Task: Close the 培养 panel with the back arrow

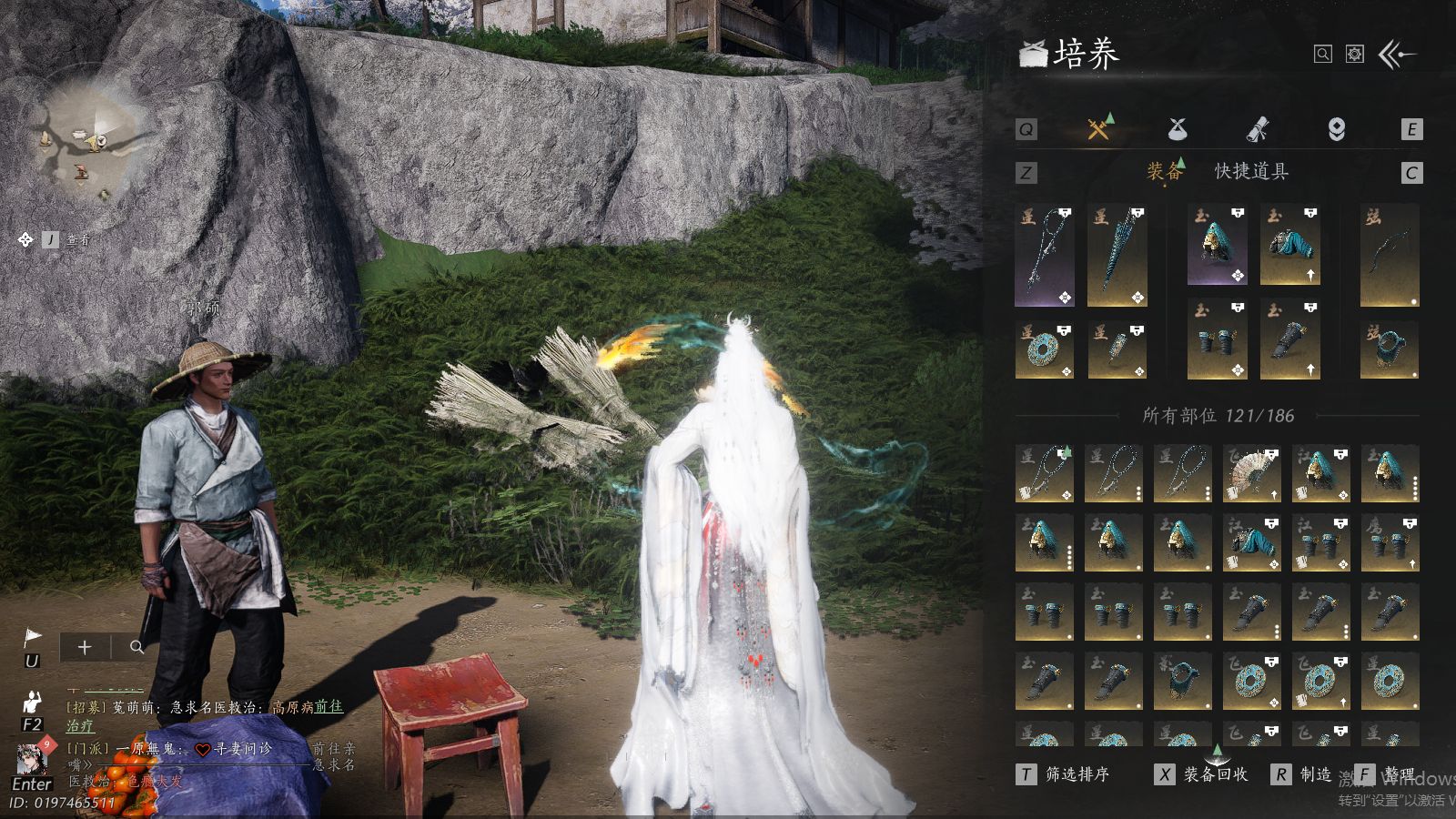Action: 1398,55
